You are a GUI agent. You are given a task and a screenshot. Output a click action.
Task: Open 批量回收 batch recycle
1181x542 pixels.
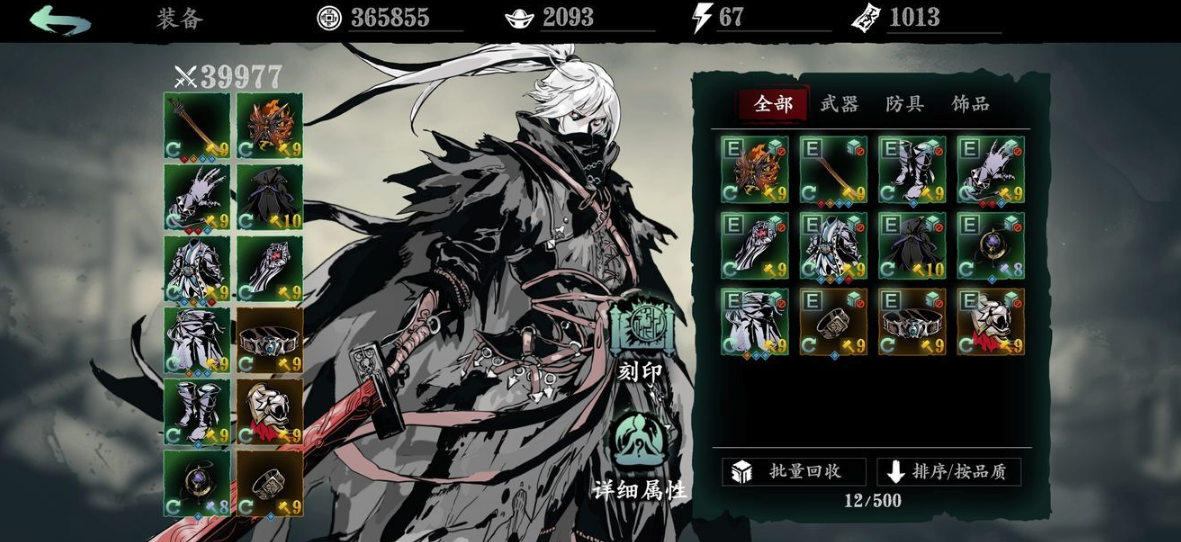793,472
